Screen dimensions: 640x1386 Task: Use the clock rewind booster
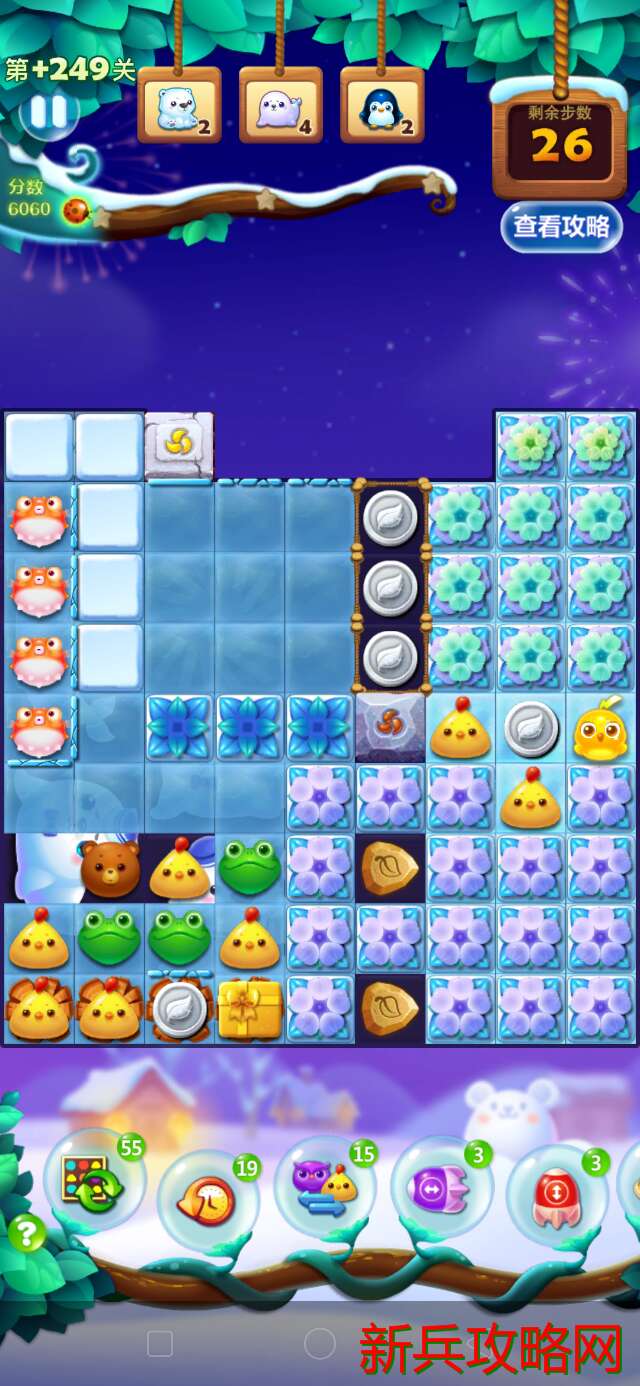[x=207, y=1197]
